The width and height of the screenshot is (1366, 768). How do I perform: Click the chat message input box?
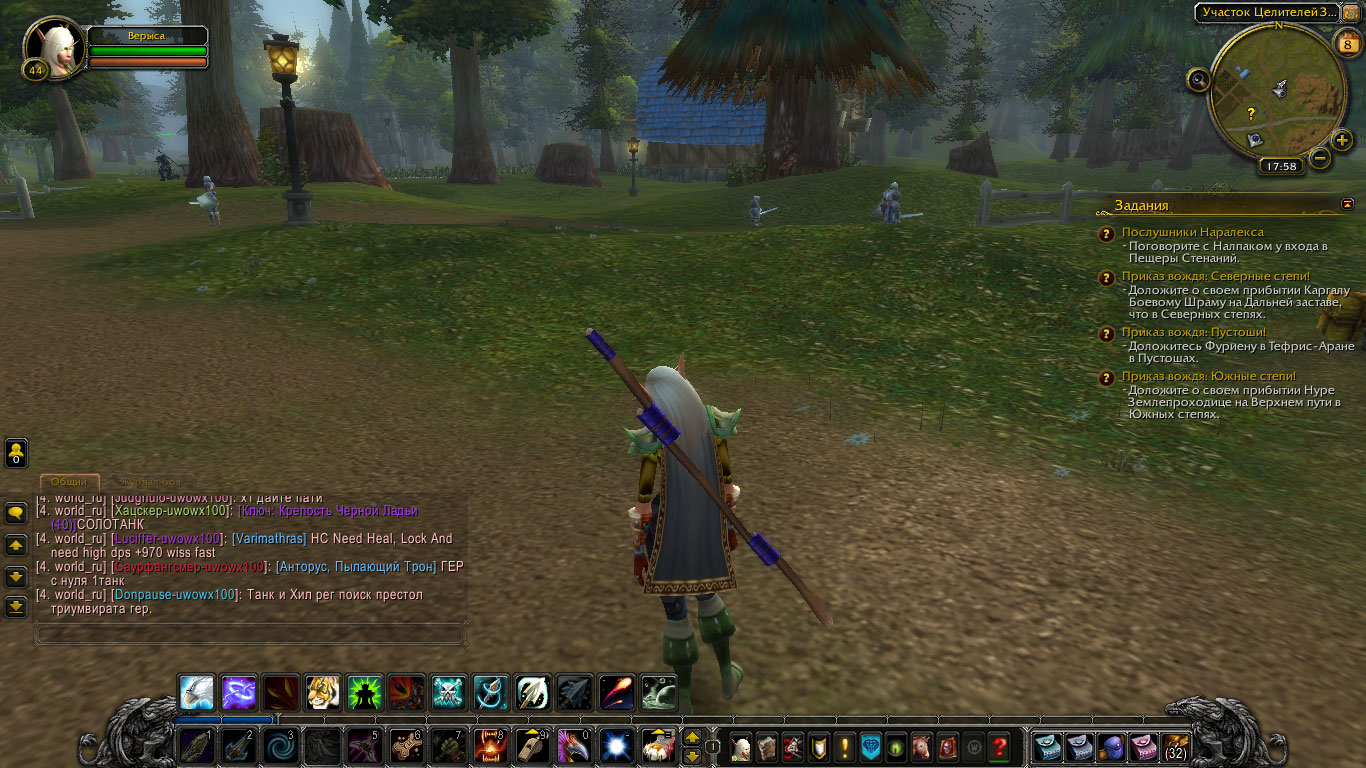250,634
